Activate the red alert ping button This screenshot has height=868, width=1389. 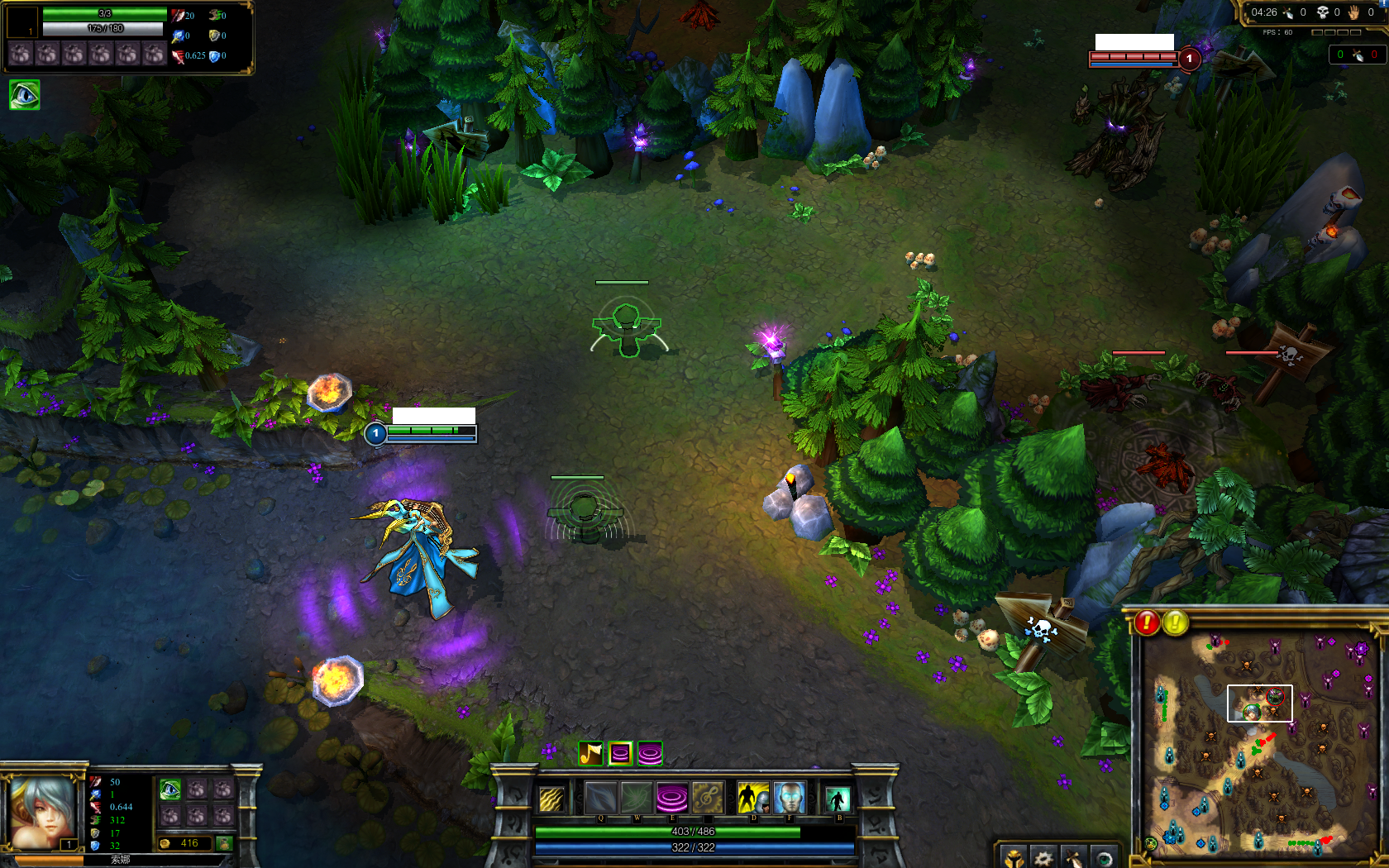(1147, 622)
